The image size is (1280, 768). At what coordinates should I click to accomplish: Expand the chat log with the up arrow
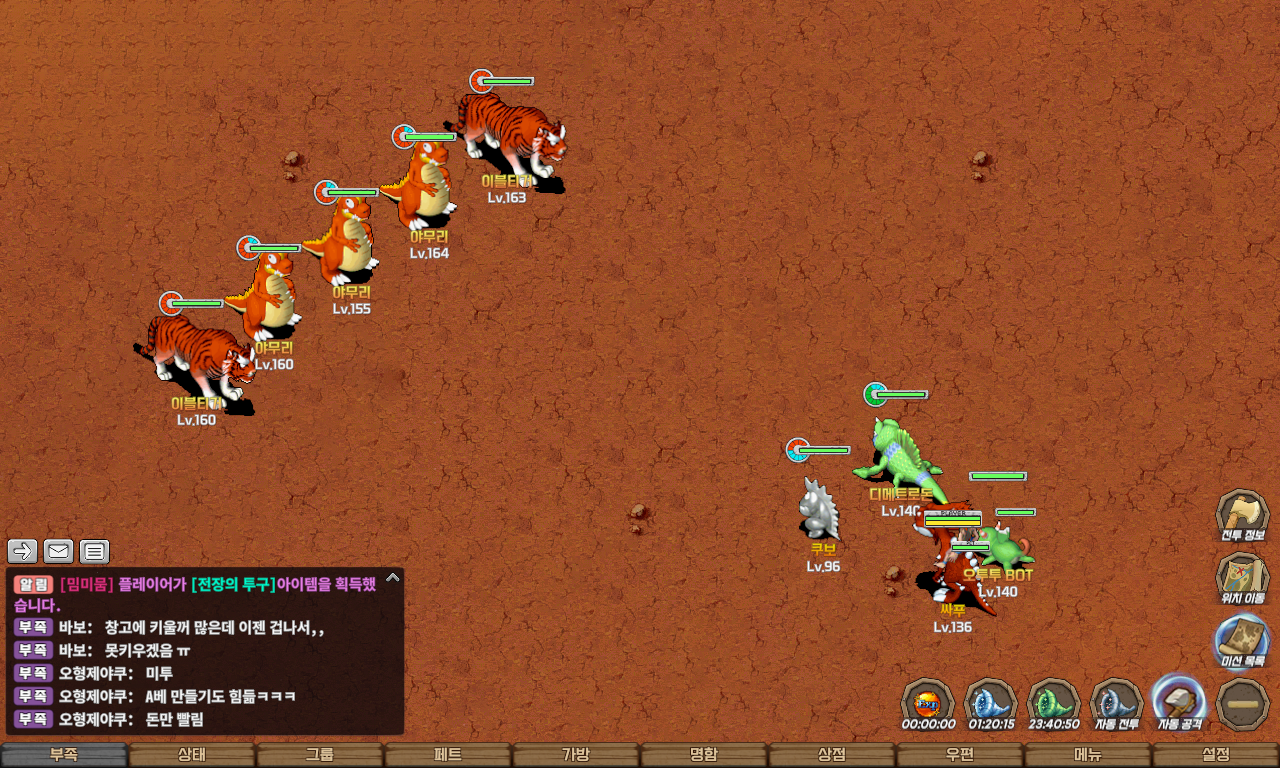[393, 577]
